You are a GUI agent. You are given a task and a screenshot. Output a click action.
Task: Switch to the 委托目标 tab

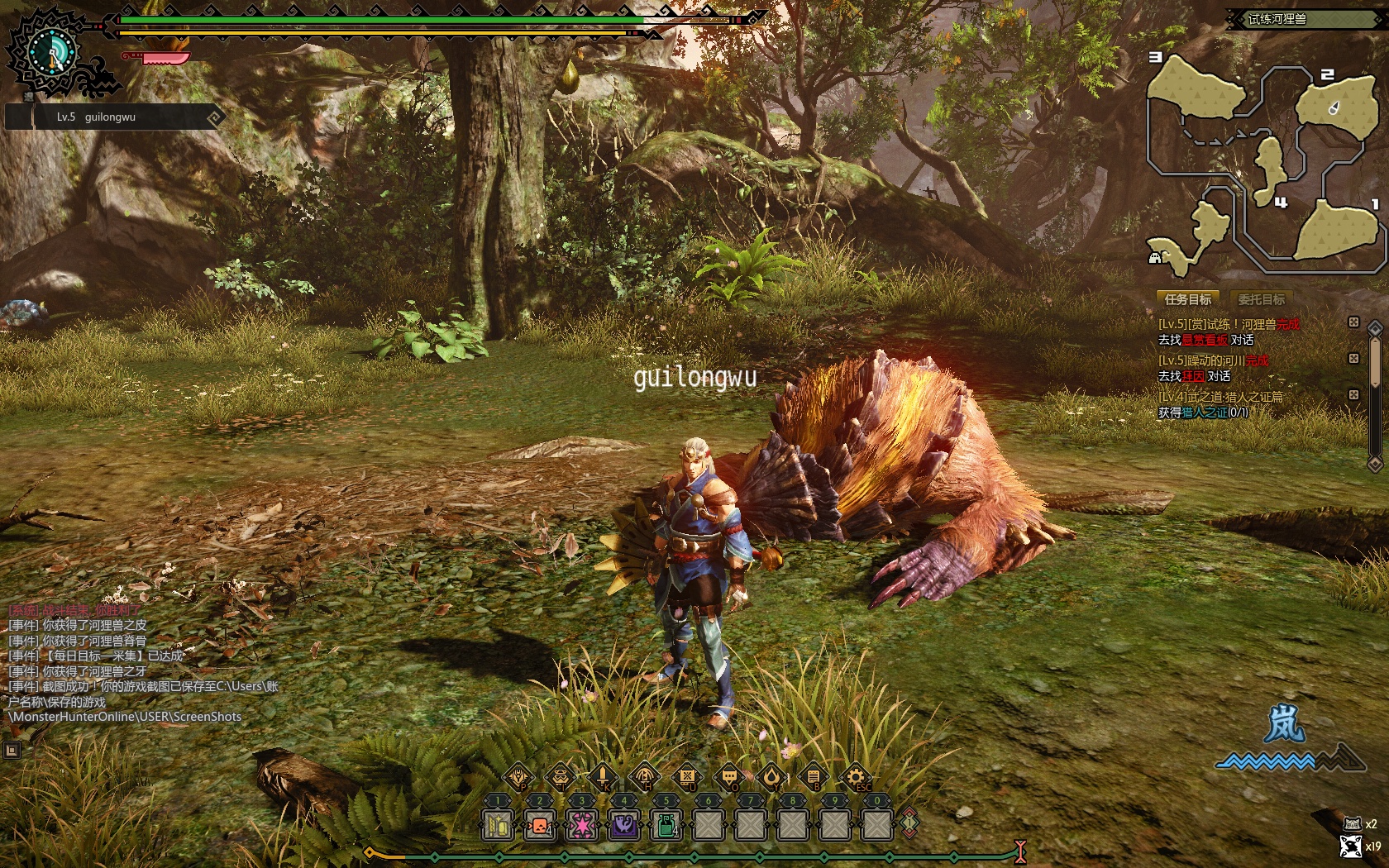point(1261,299)
